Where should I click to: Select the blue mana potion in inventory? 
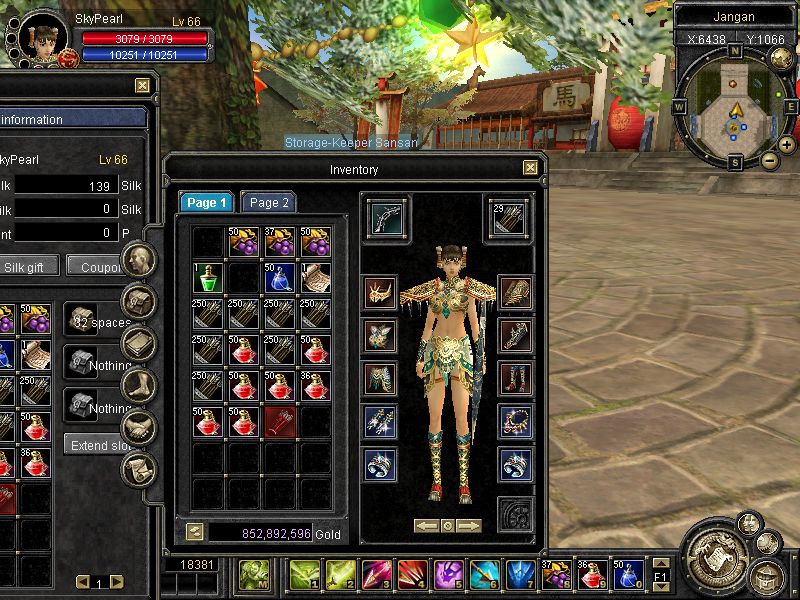pos(280,278)
